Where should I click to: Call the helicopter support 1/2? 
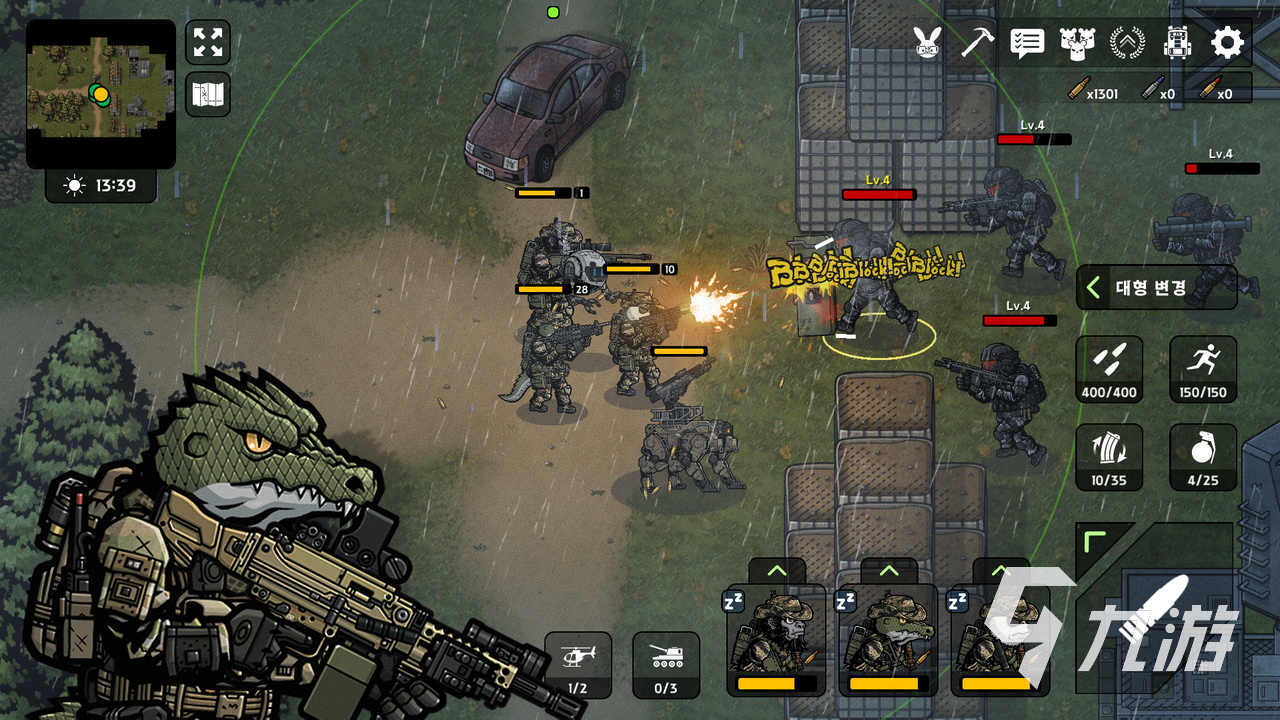578,664
